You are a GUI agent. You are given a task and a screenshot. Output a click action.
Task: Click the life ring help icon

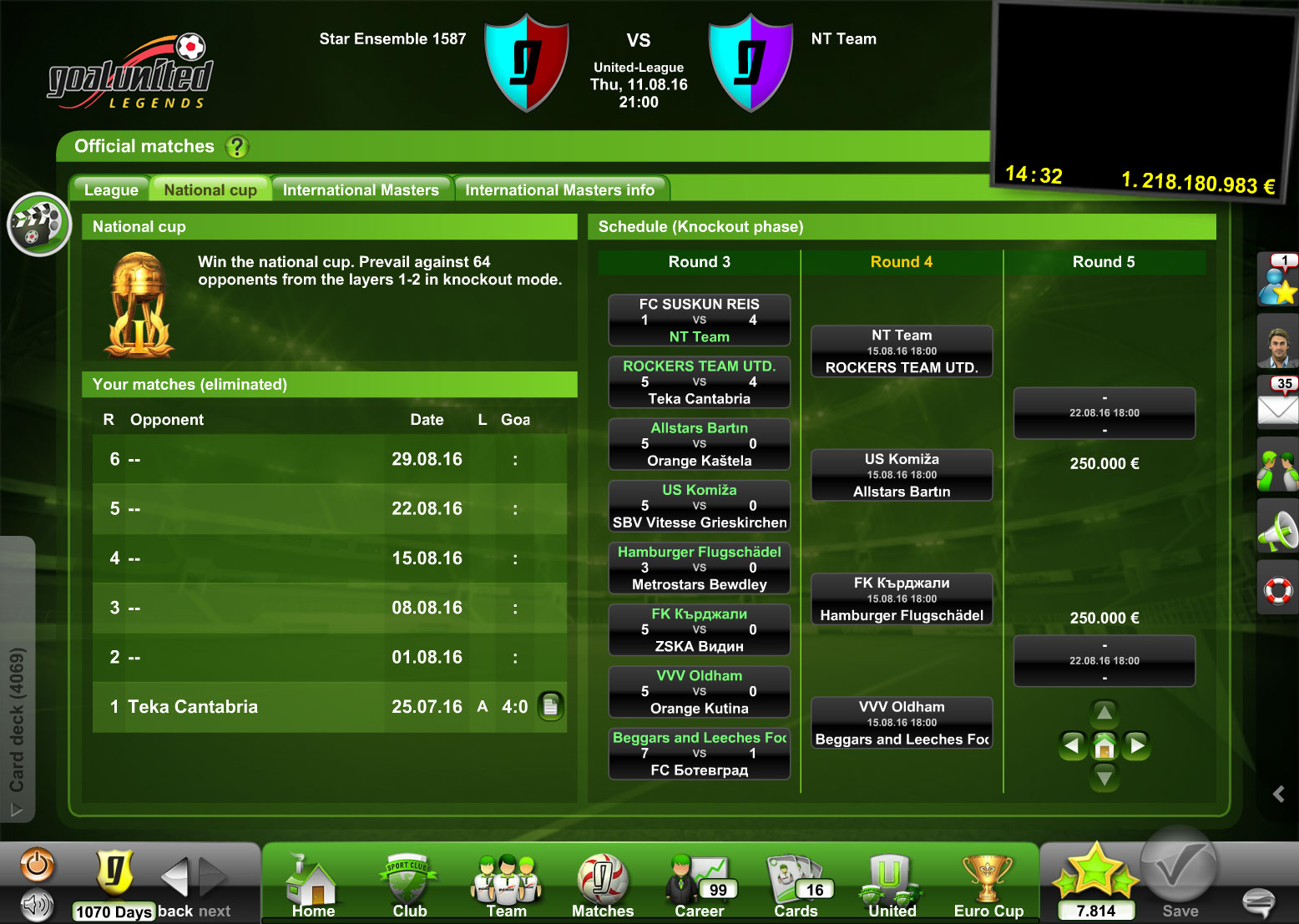click(x=1277, y=590)
